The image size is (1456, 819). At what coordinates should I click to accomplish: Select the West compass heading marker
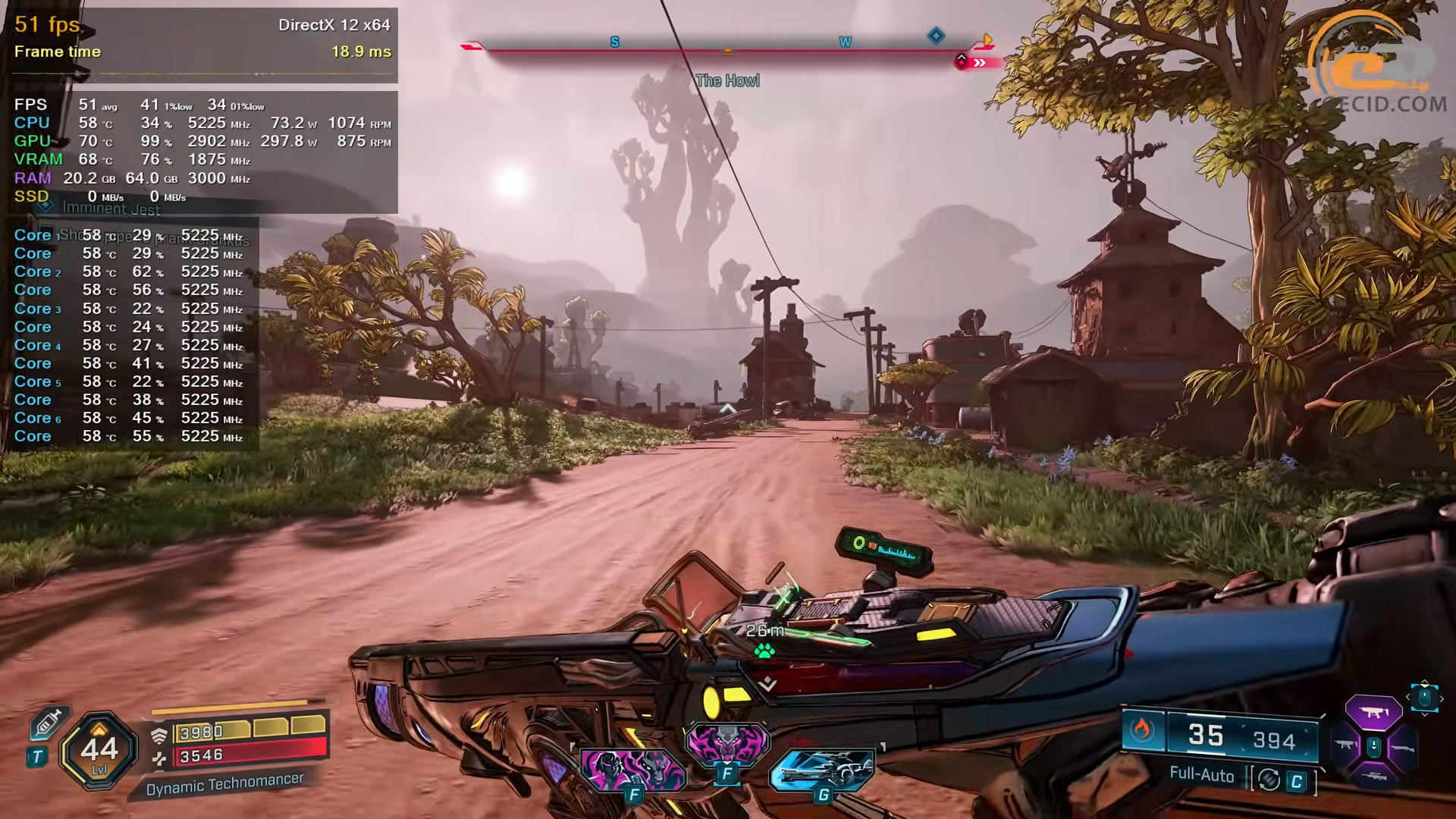pos(845,42)
